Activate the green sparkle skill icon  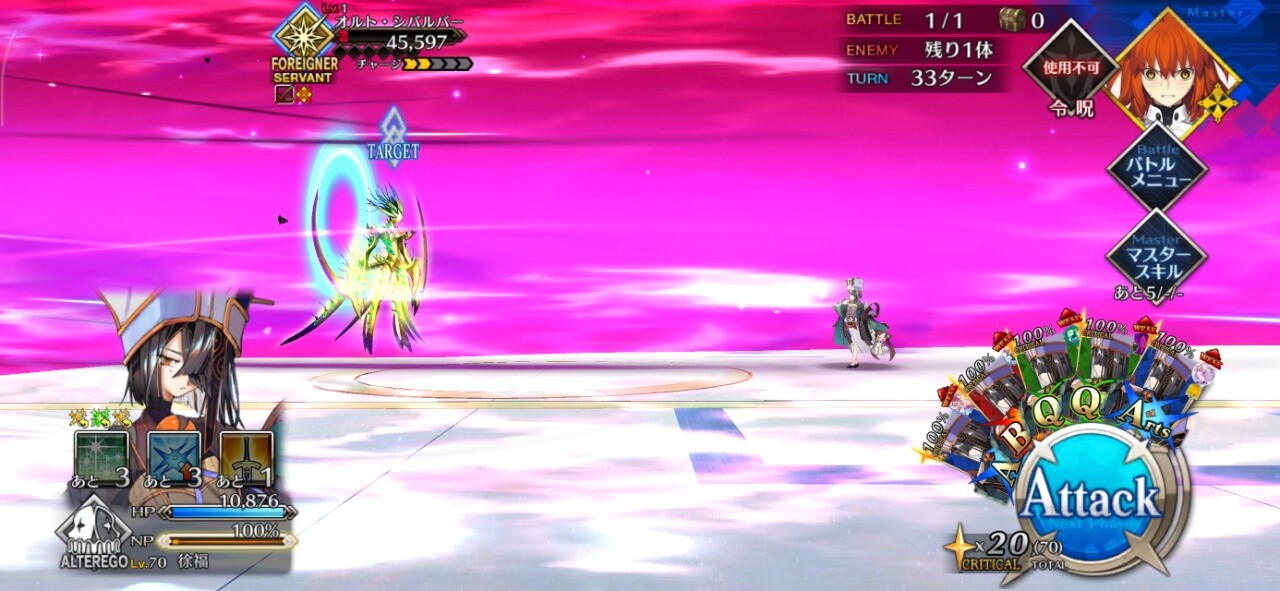pos(101,457)
